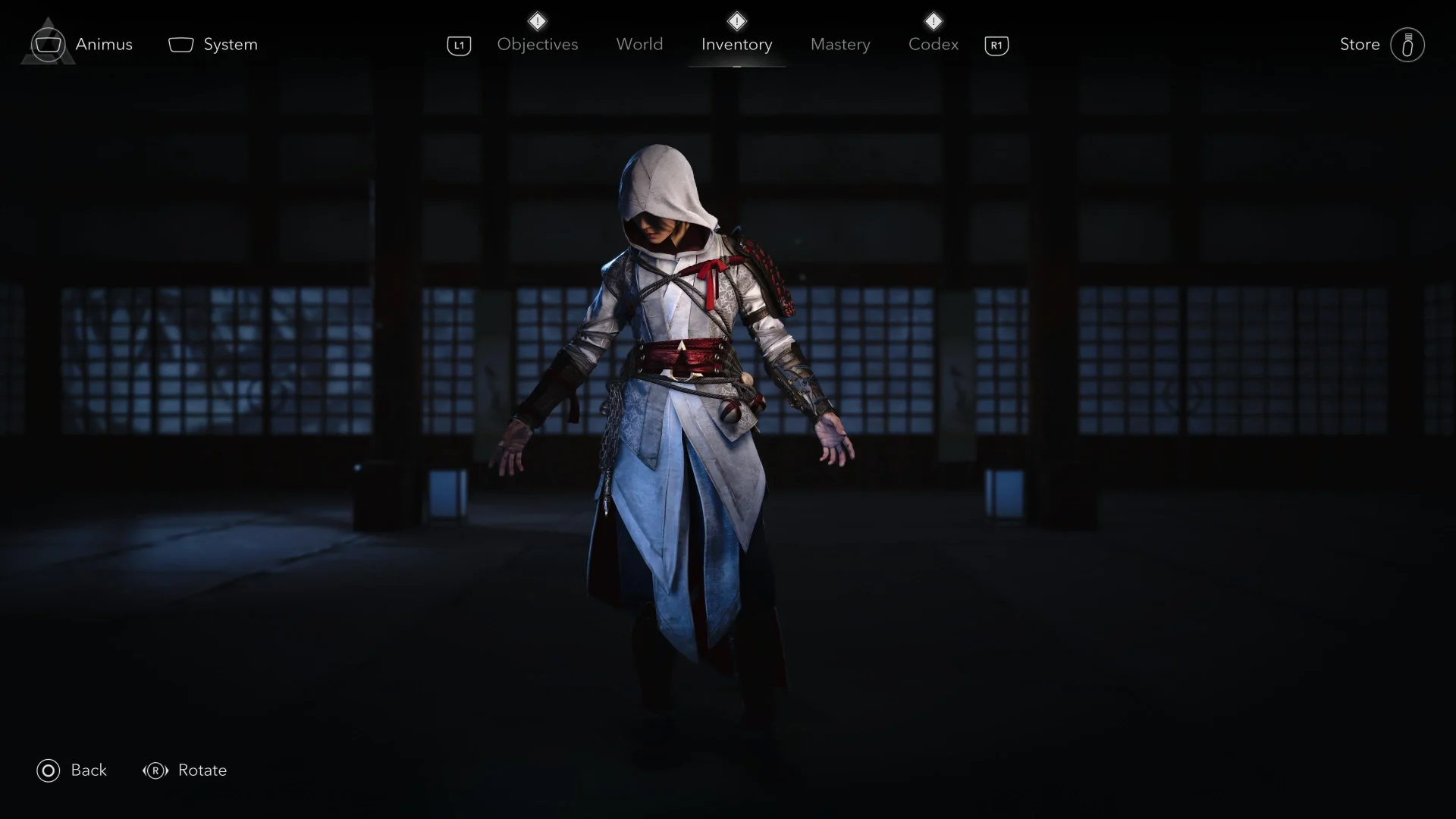Open the World tab
Screen dimensions: 1456x819
pyautogui.click(x=639, y=44)
